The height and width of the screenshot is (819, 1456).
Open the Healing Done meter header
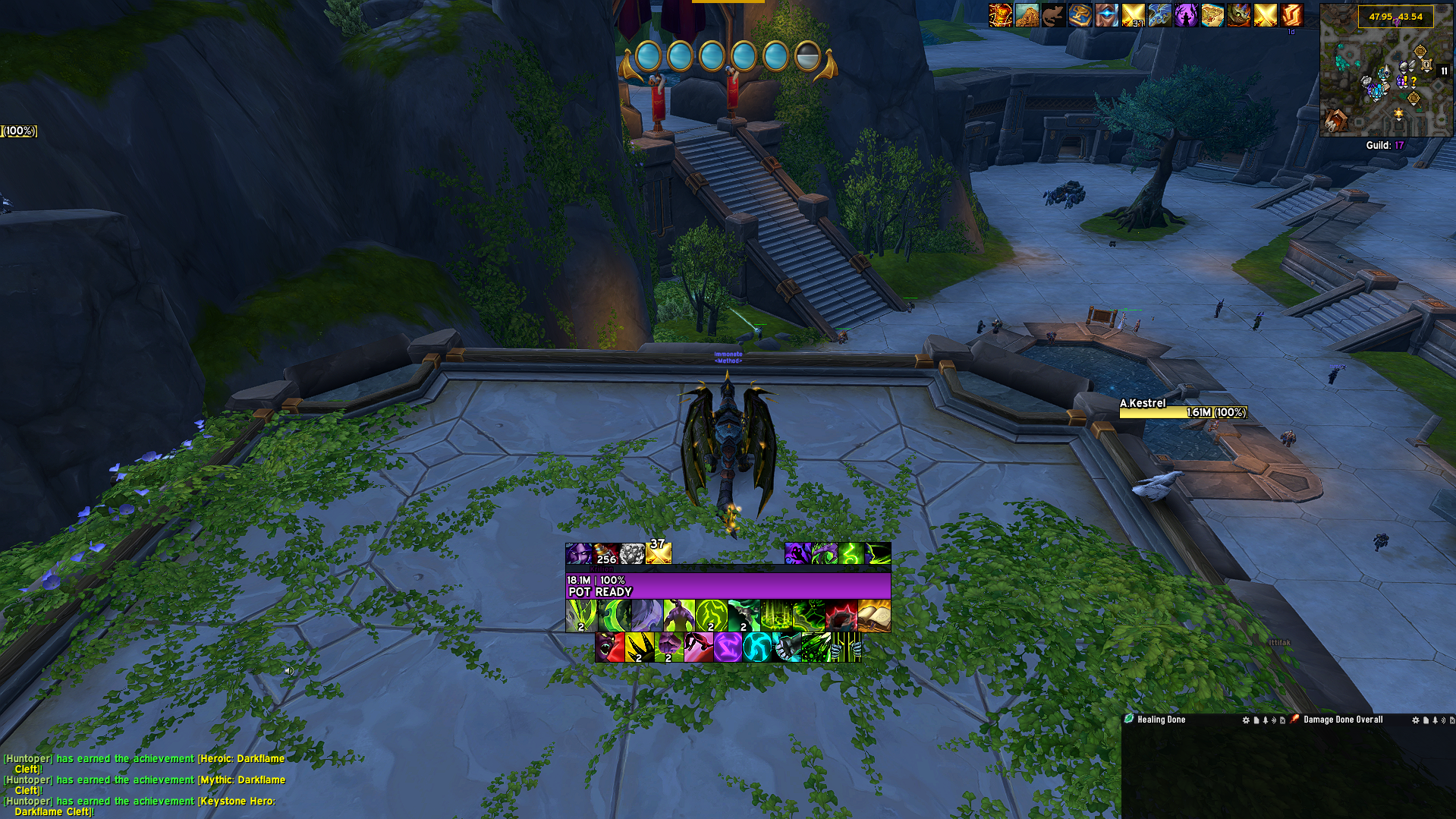coord(1161,720)
